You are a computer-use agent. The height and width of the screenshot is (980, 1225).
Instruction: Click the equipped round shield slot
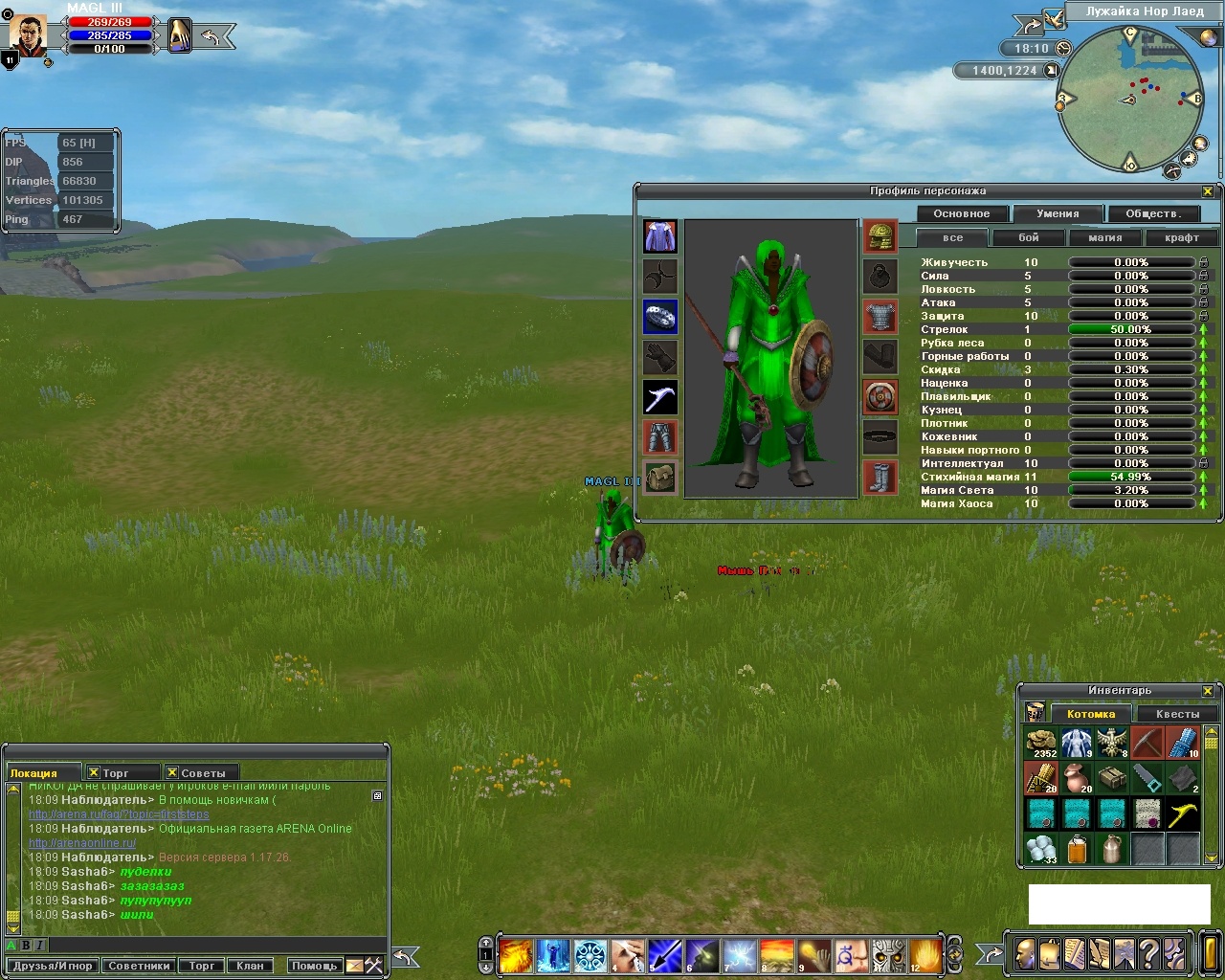(880, 397)
